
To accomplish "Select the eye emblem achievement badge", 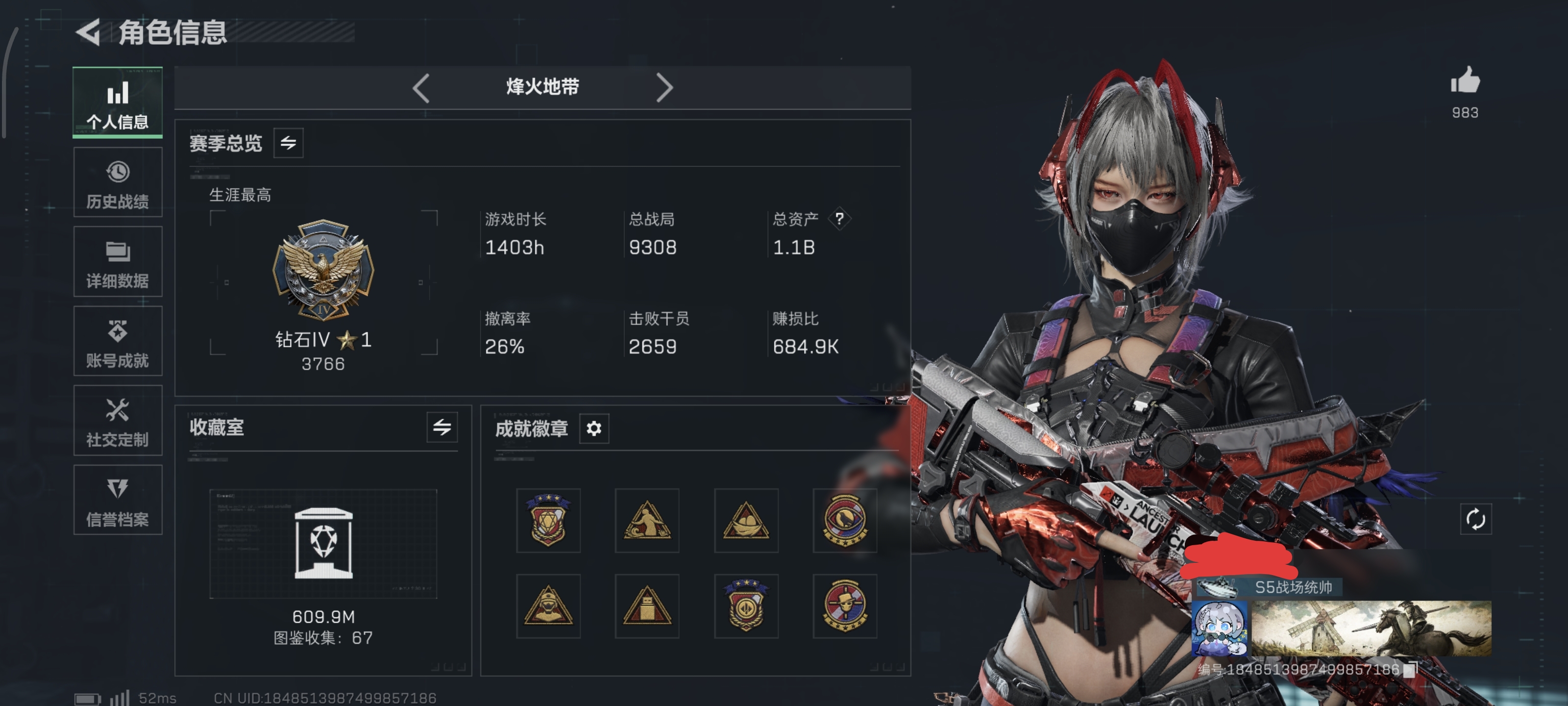I will 844,520.
